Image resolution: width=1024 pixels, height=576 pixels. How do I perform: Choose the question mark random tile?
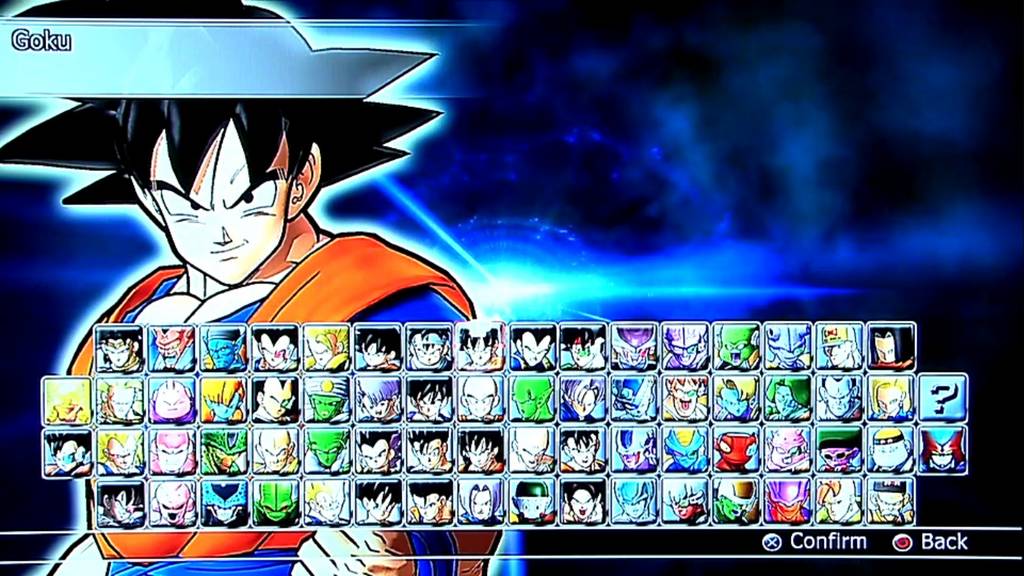pyautogui.click(x=942, y=398)
